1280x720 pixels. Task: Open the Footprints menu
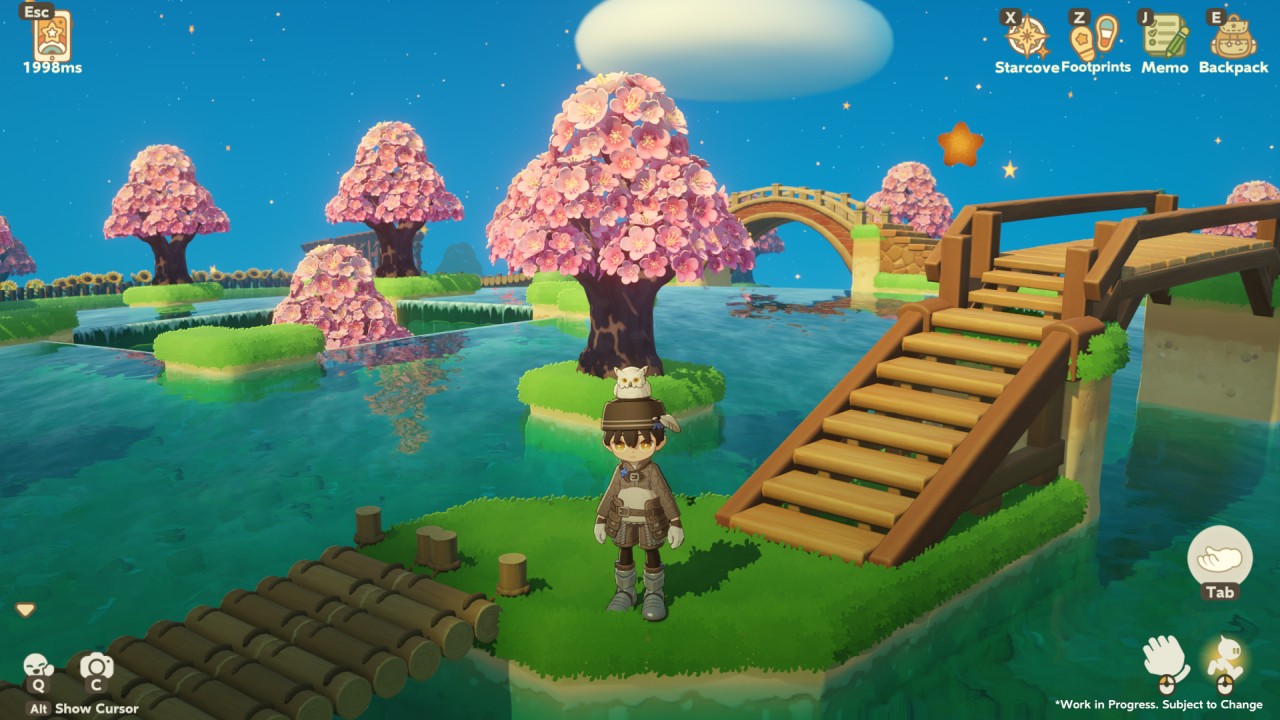click(1094, 36)
